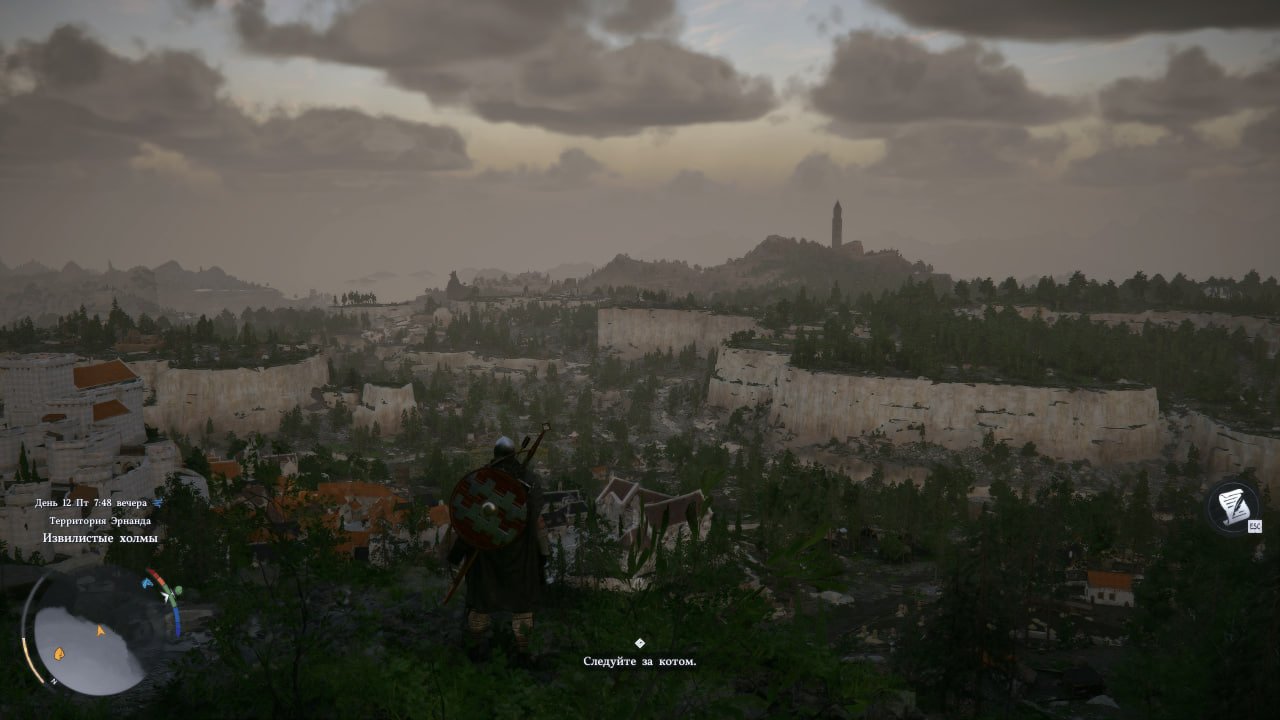Click the blue wind icon beside the time
The width and height of the screenshot is (1280, 720).
158,503
